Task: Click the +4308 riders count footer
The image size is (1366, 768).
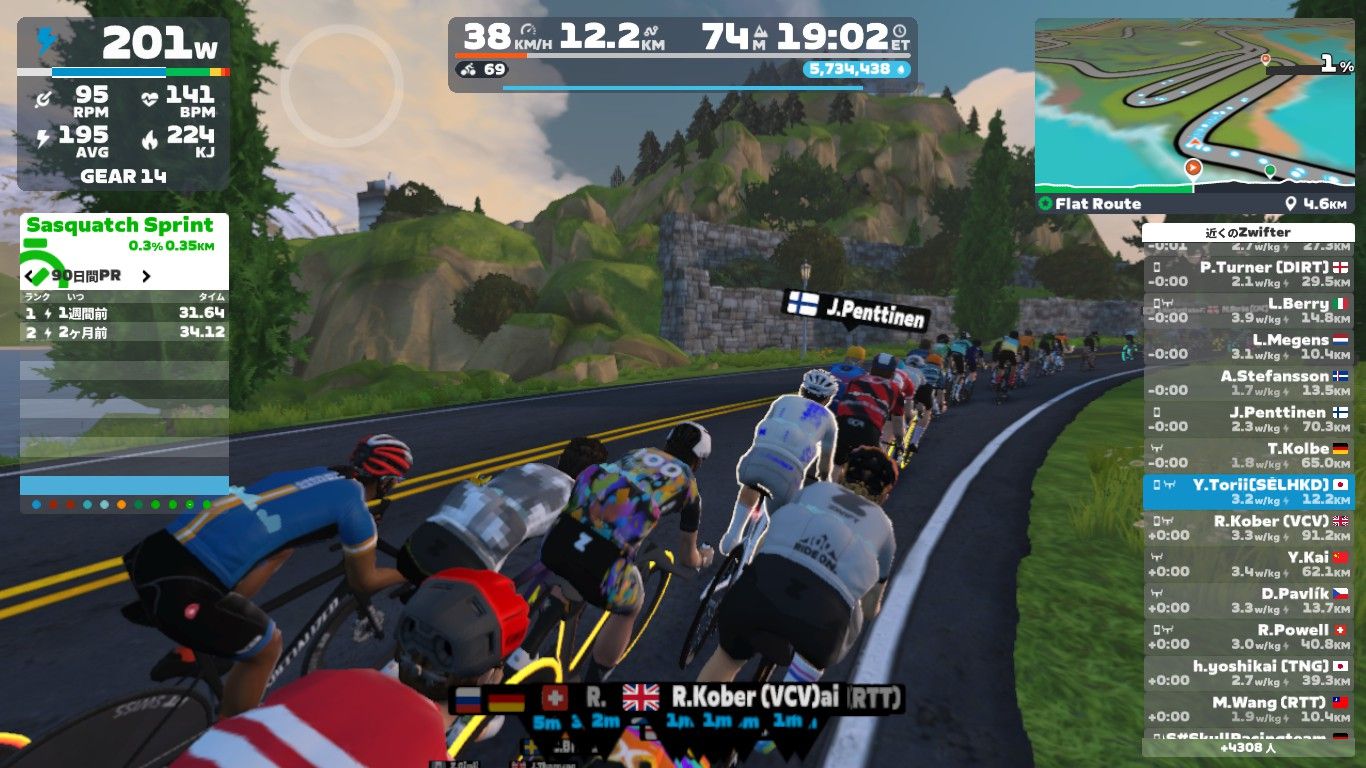Action: pyautogui.click(x=1247, y=747)
